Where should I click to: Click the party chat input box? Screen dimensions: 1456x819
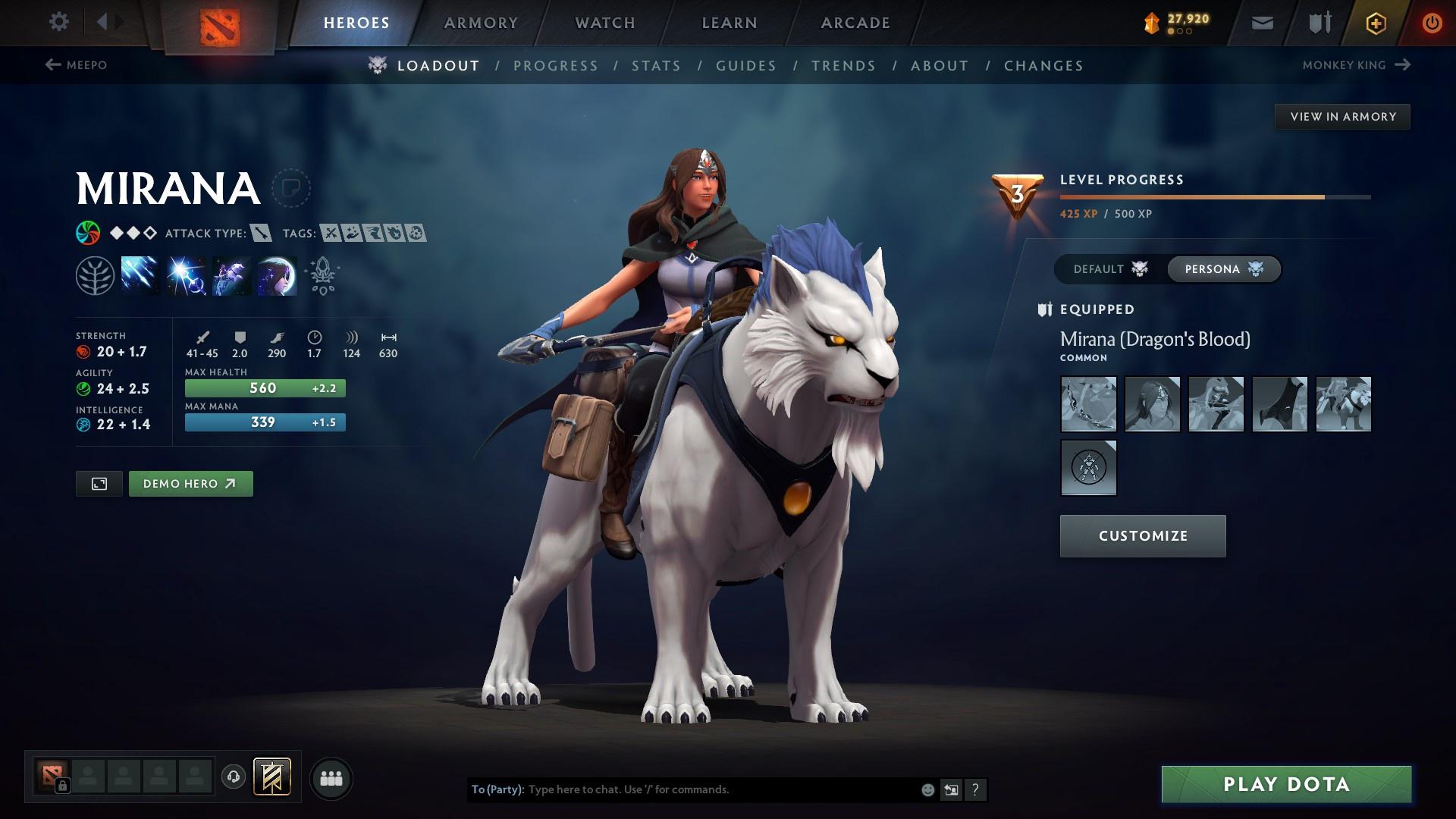click(x=720, y=789)
